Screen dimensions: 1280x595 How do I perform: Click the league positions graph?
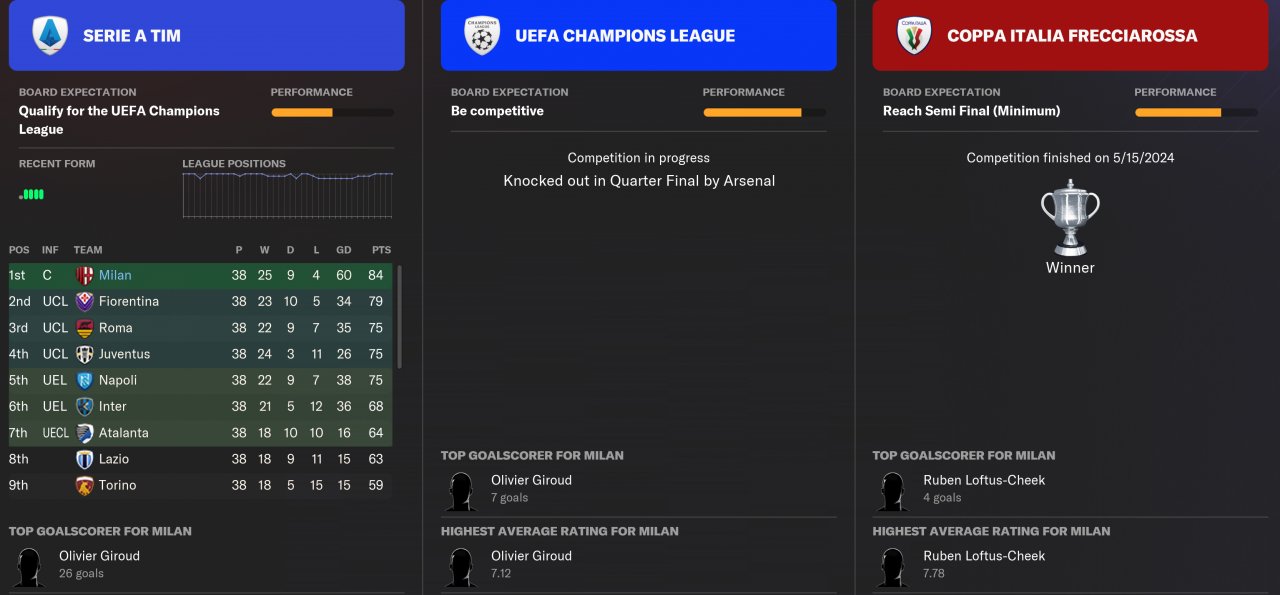(287, 194)
